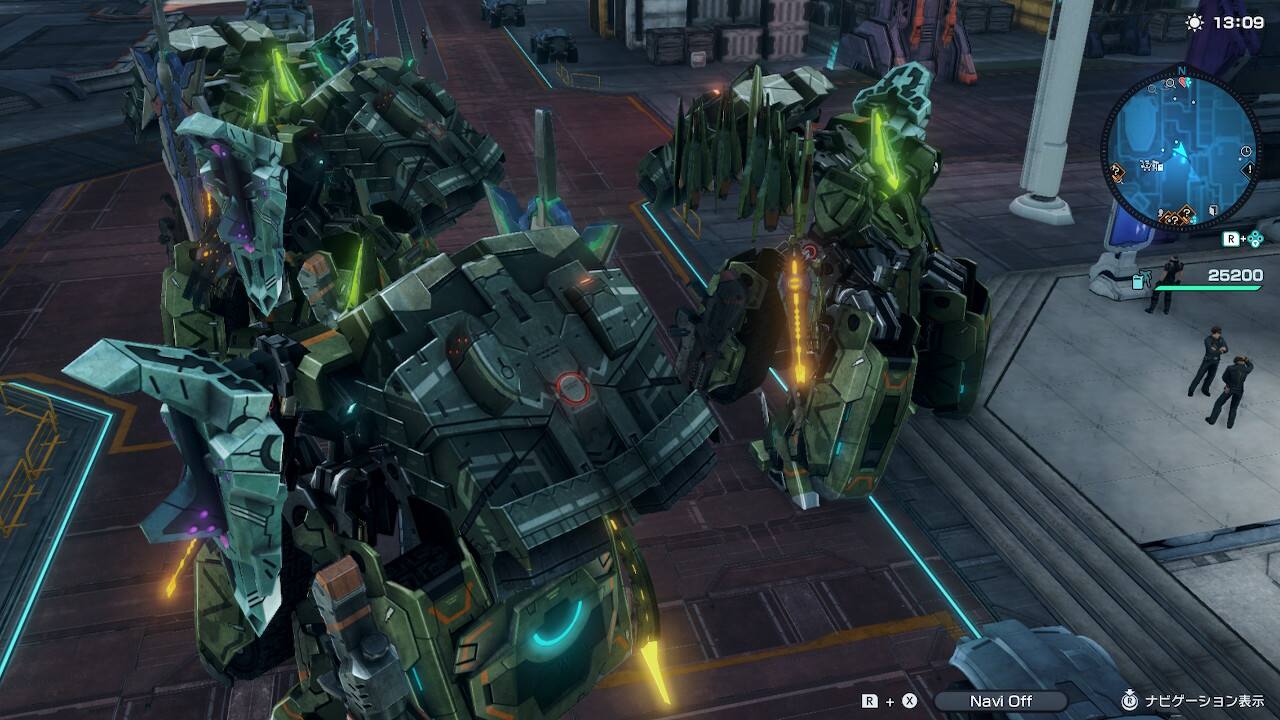Pick the shopping cart marker on minimap
This screenshot has height=720, width=1280.
pos(1146,166)
